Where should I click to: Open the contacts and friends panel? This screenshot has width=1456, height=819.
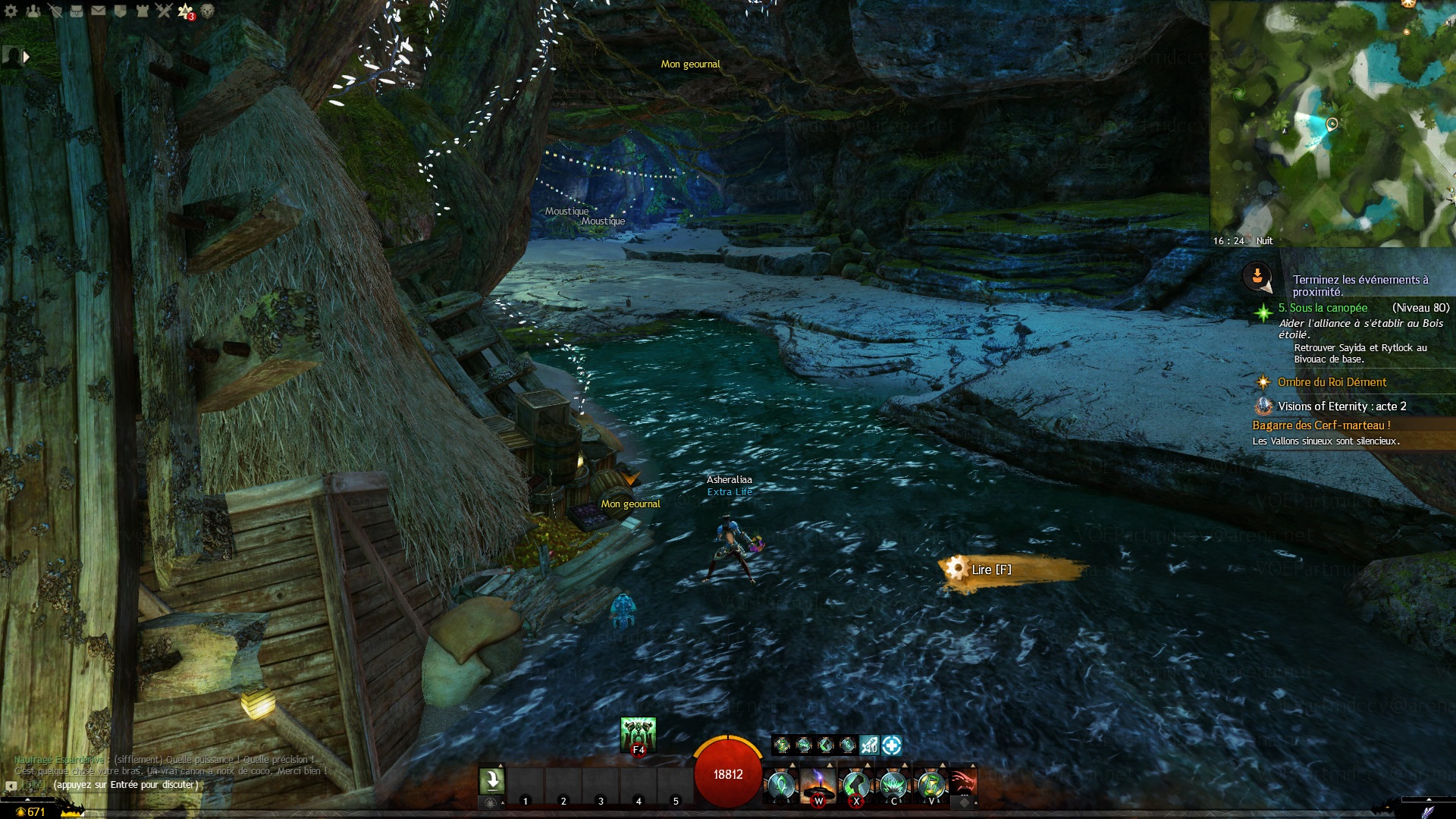(33, 11)
